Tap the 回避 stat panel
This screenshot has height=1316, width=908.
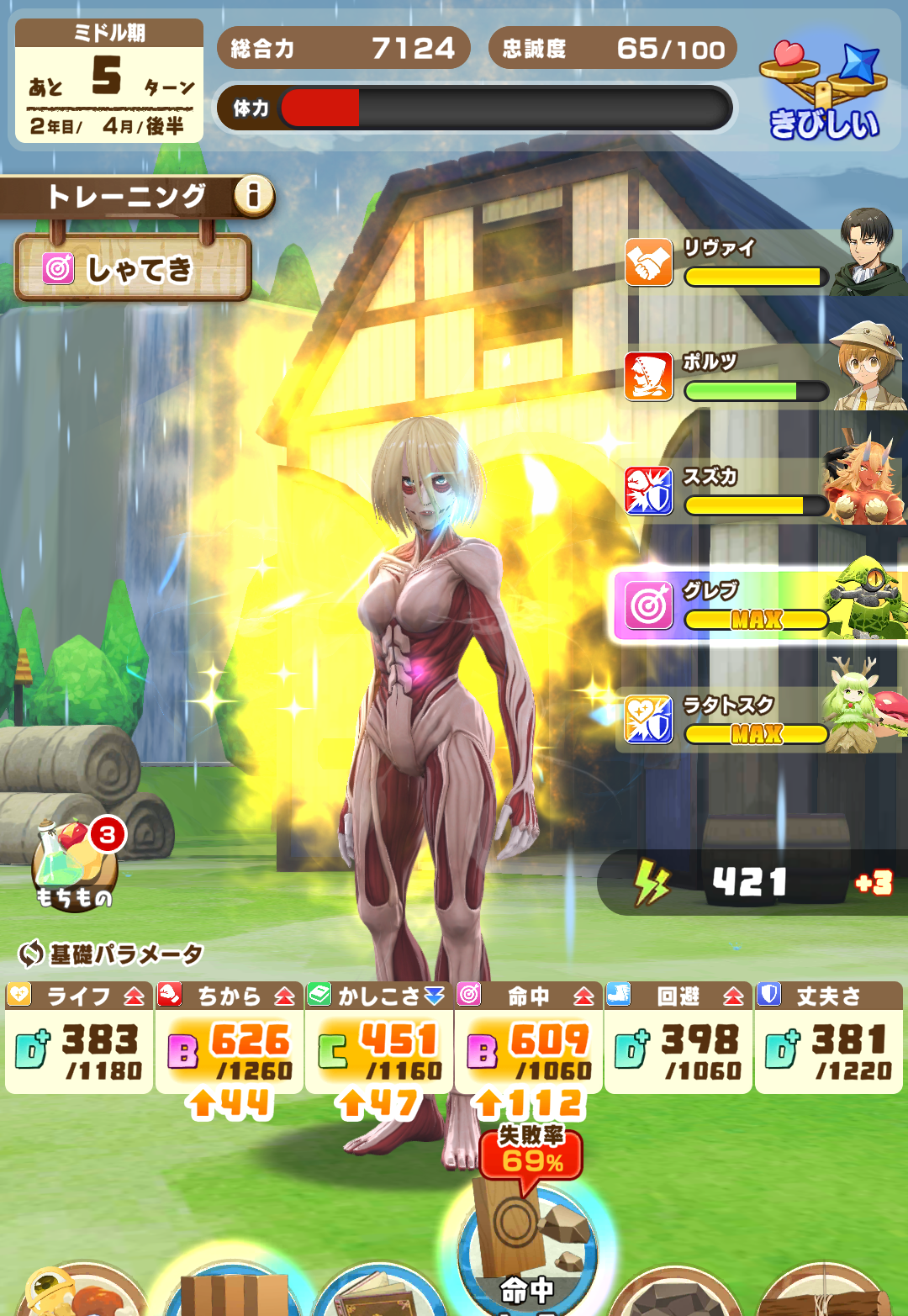click(678, 1039)
